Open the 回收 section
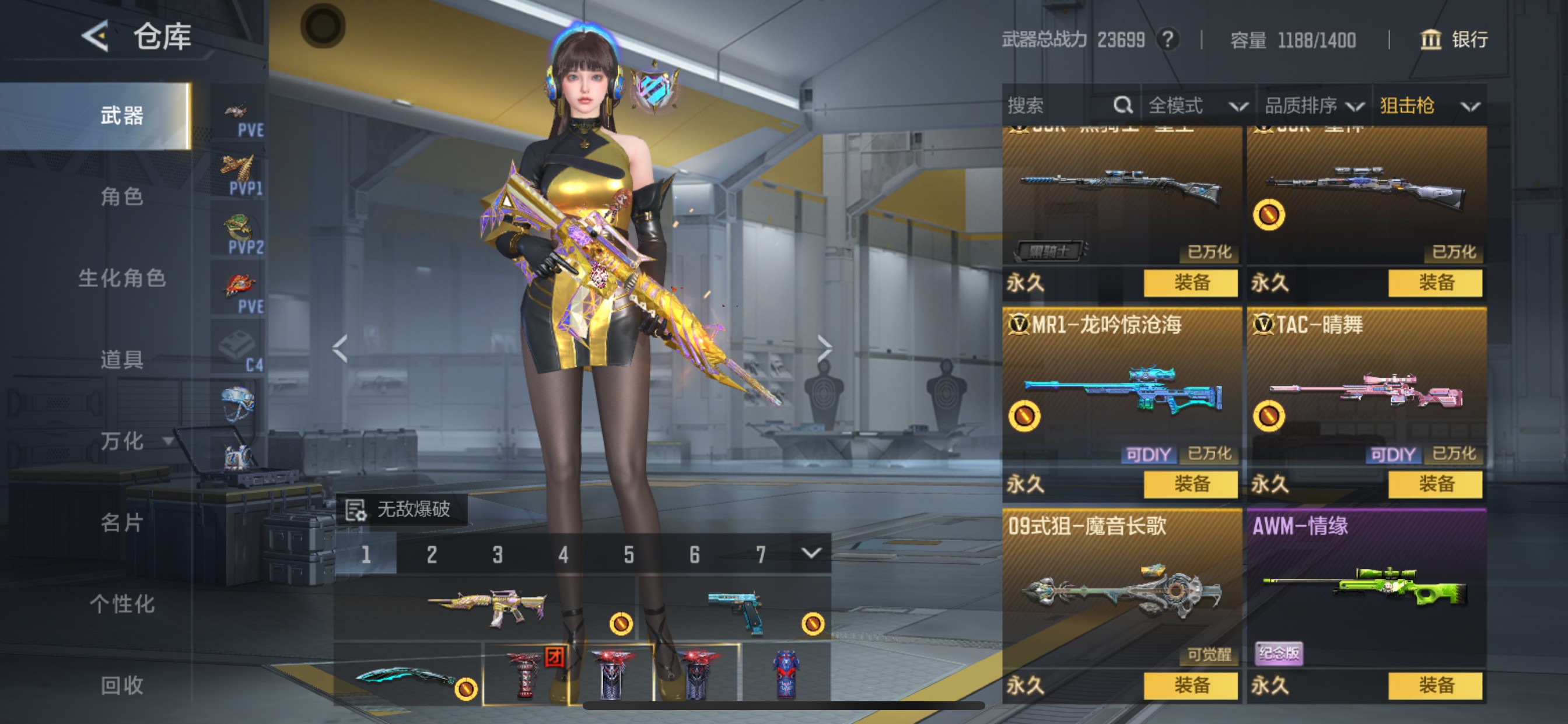This screenshot has width=1568, height=724. point(122,685)
